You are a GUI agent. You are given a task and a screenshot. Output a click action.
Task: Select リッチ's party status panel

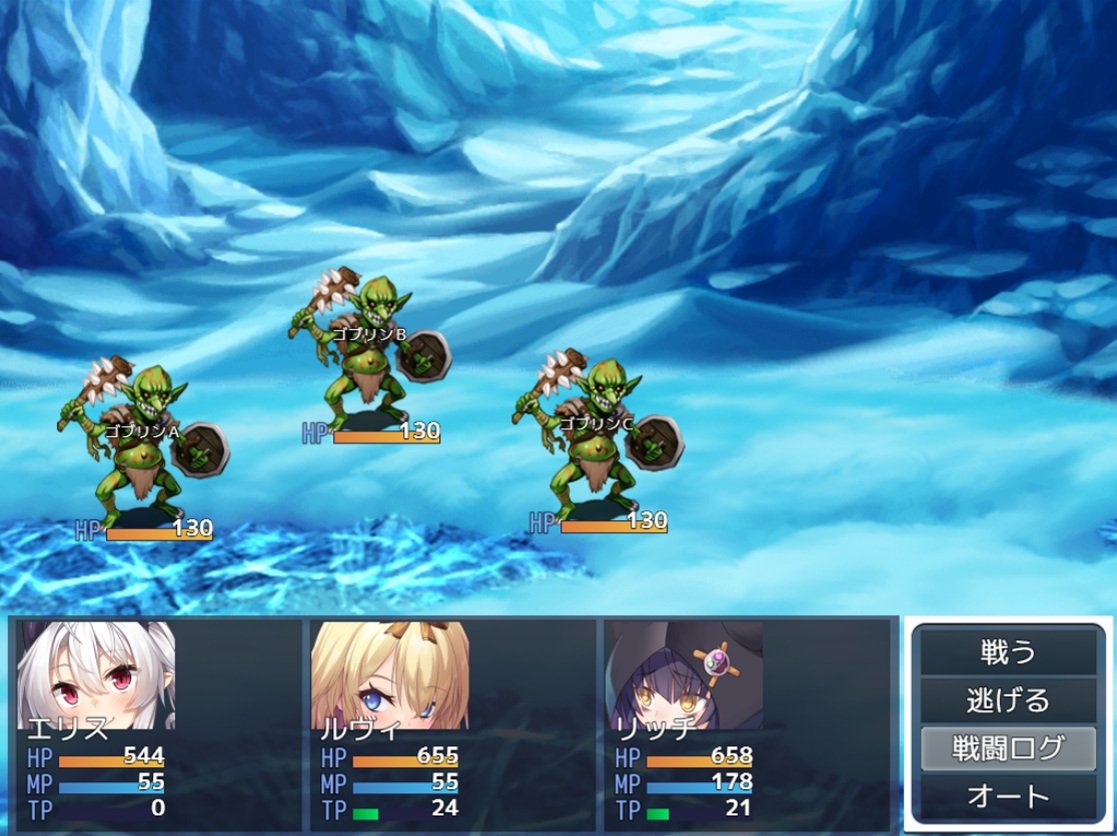point(746,721)
